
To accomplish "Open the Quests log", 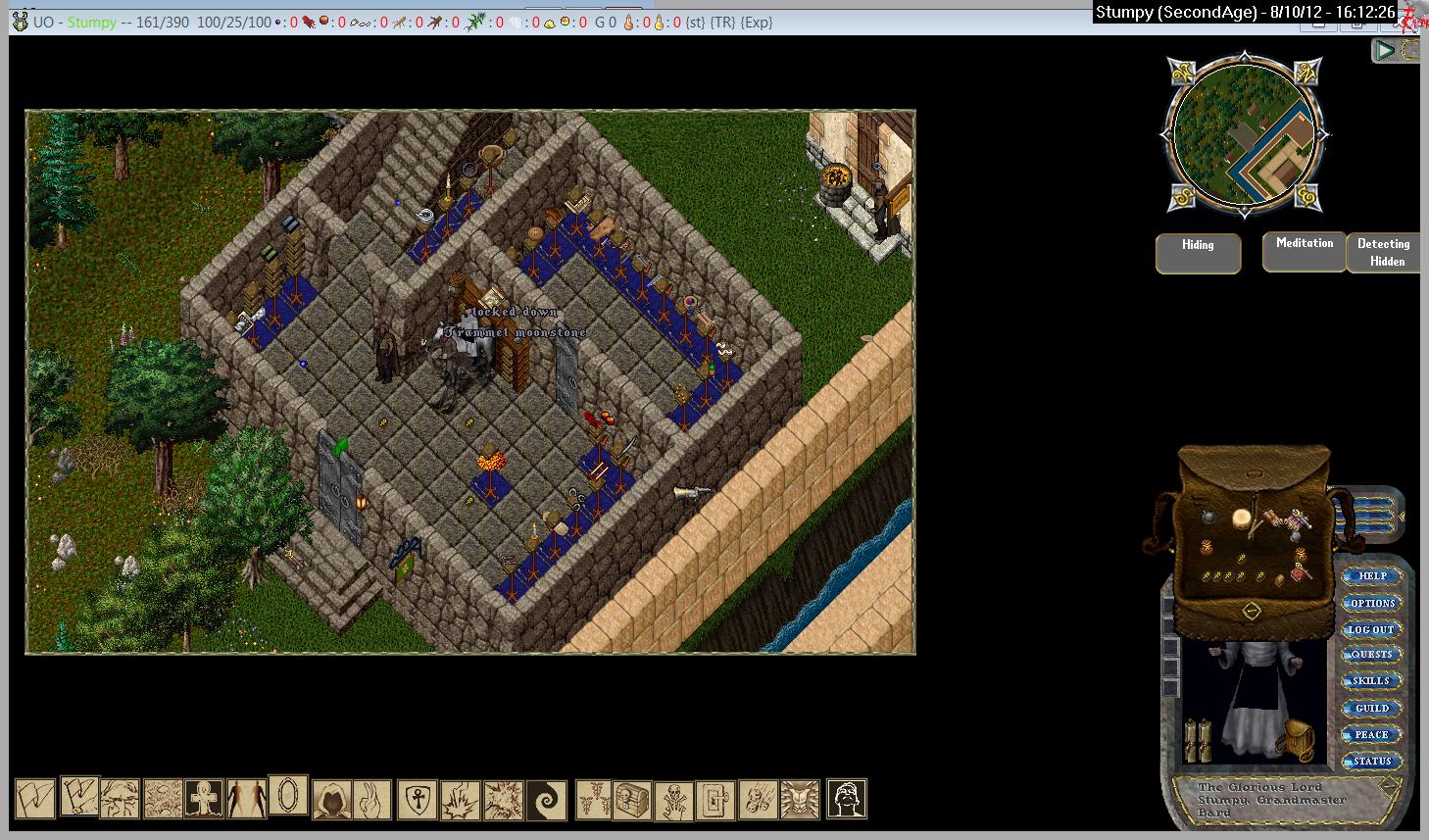I will [x=1371, y=655].
